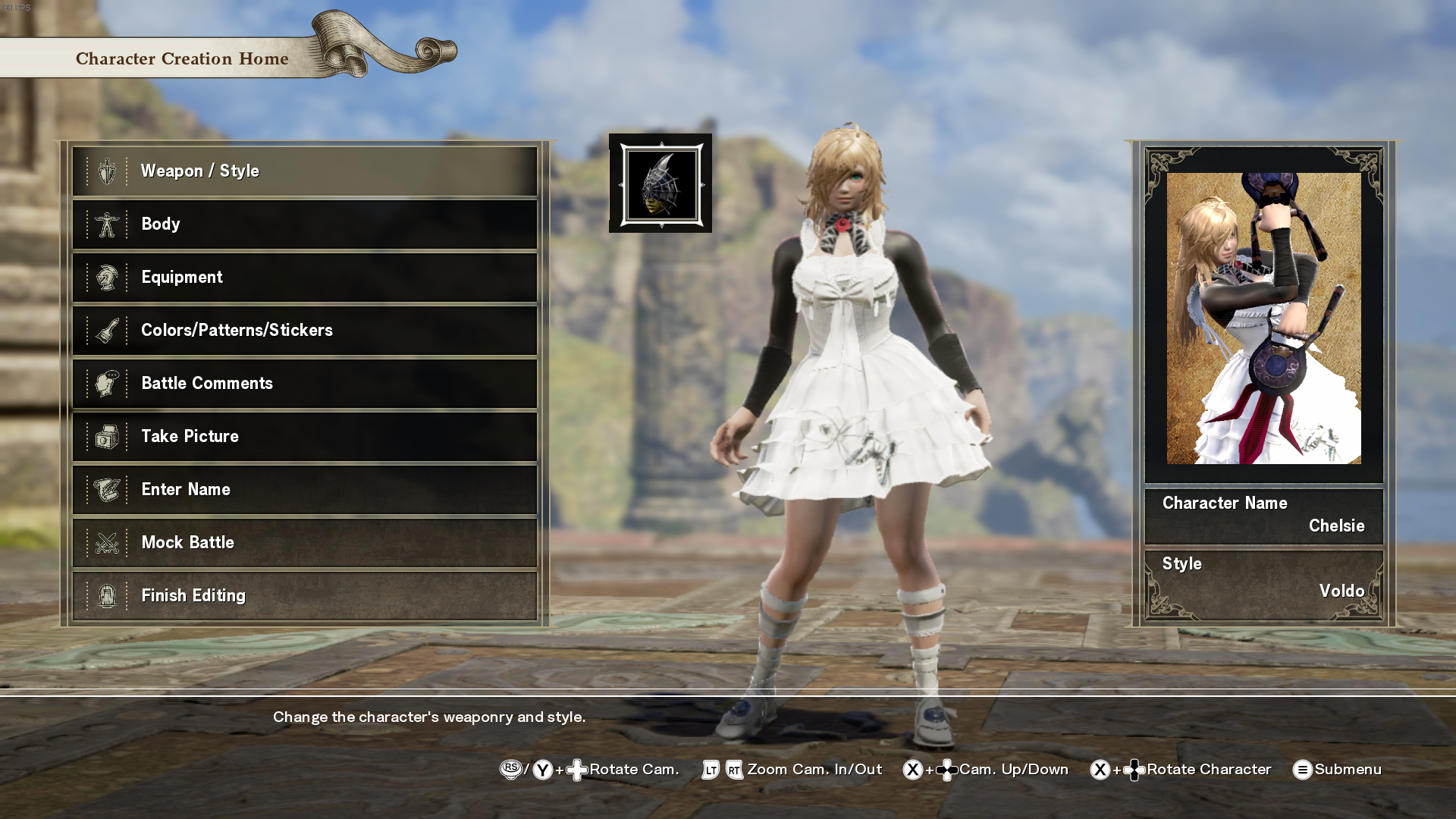Select Take Picture
This screenshot has width=1456, height=819.
tap(304, 437)
